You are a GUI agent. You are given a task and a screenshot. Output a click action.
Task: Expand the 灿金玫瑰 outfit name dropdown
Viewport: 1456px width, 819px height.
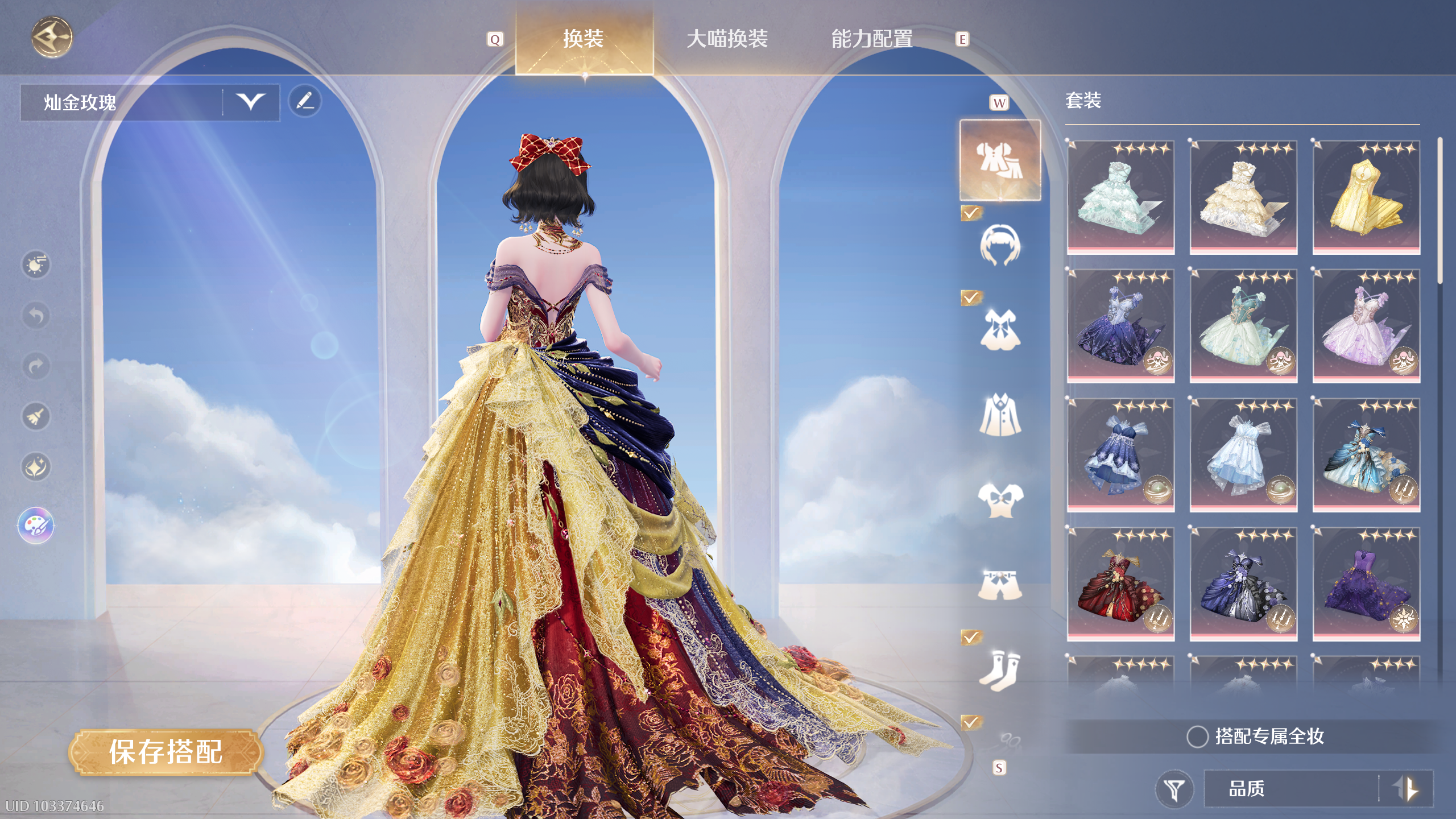click(252, 102)
